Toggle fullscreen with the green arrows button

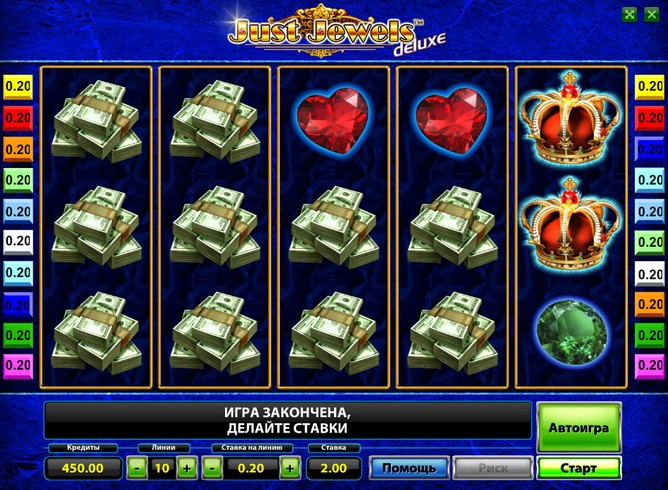point(630,14)
